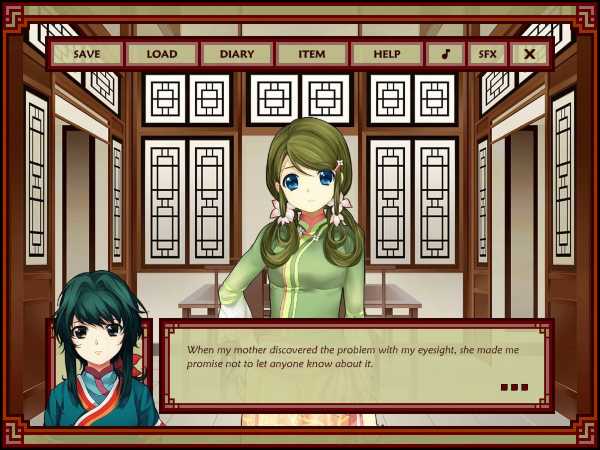Viewport: 600px width, 450px height.
Task: Show the ITEM inventory
Action: [312, 54]
